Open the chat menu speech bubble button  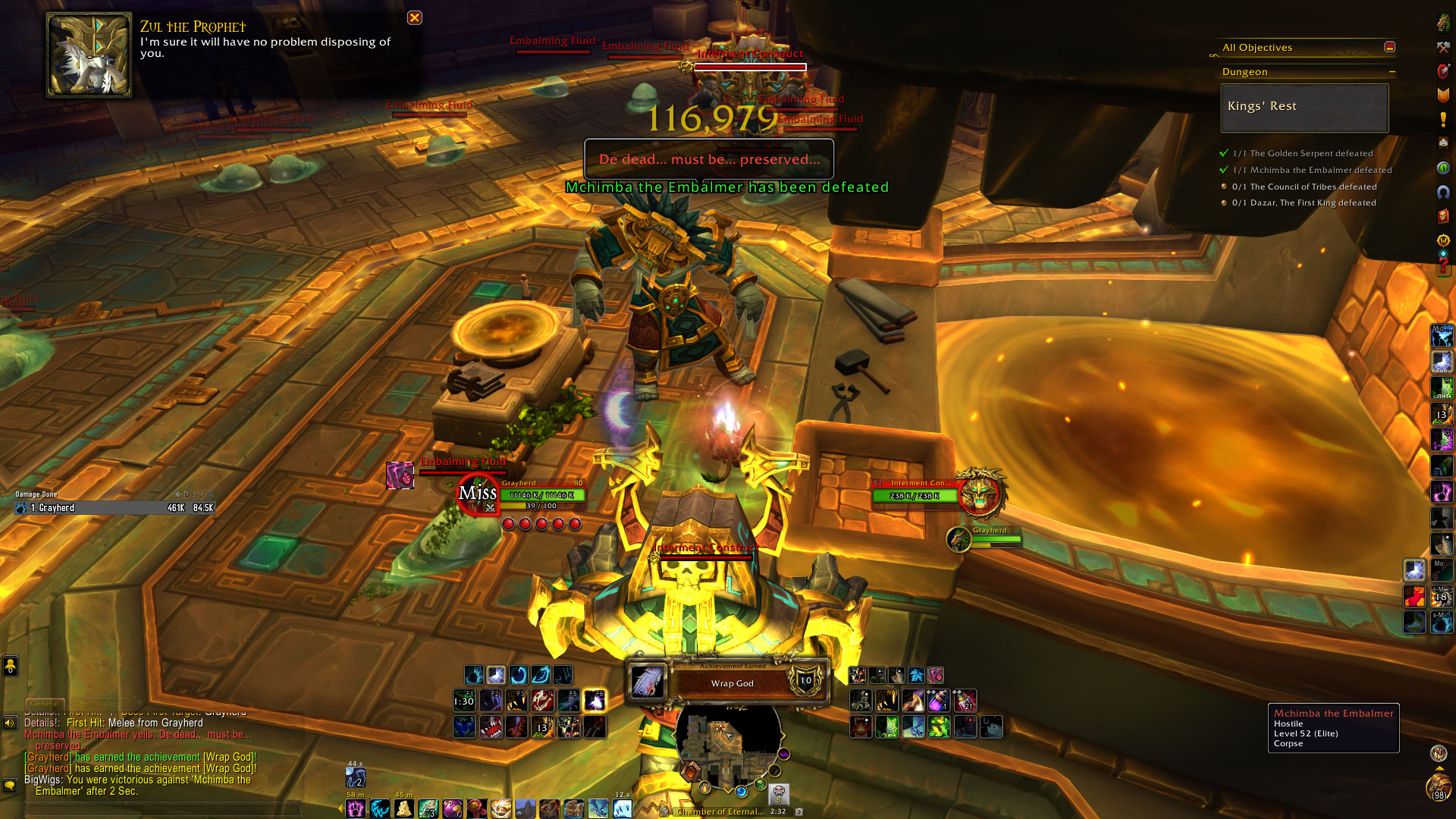10,785
